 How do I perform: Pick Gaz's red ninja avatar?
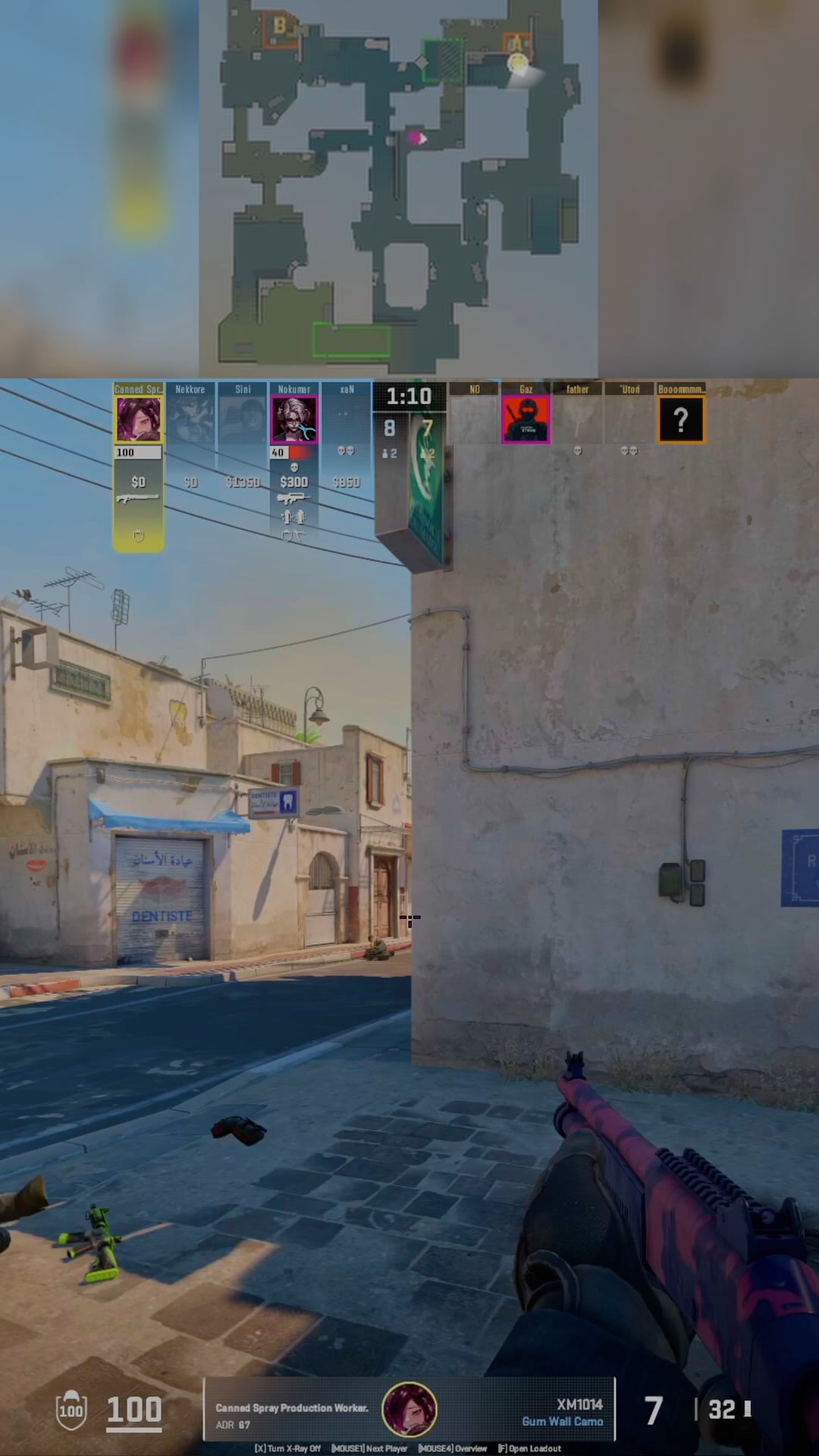tap(526, 419)
